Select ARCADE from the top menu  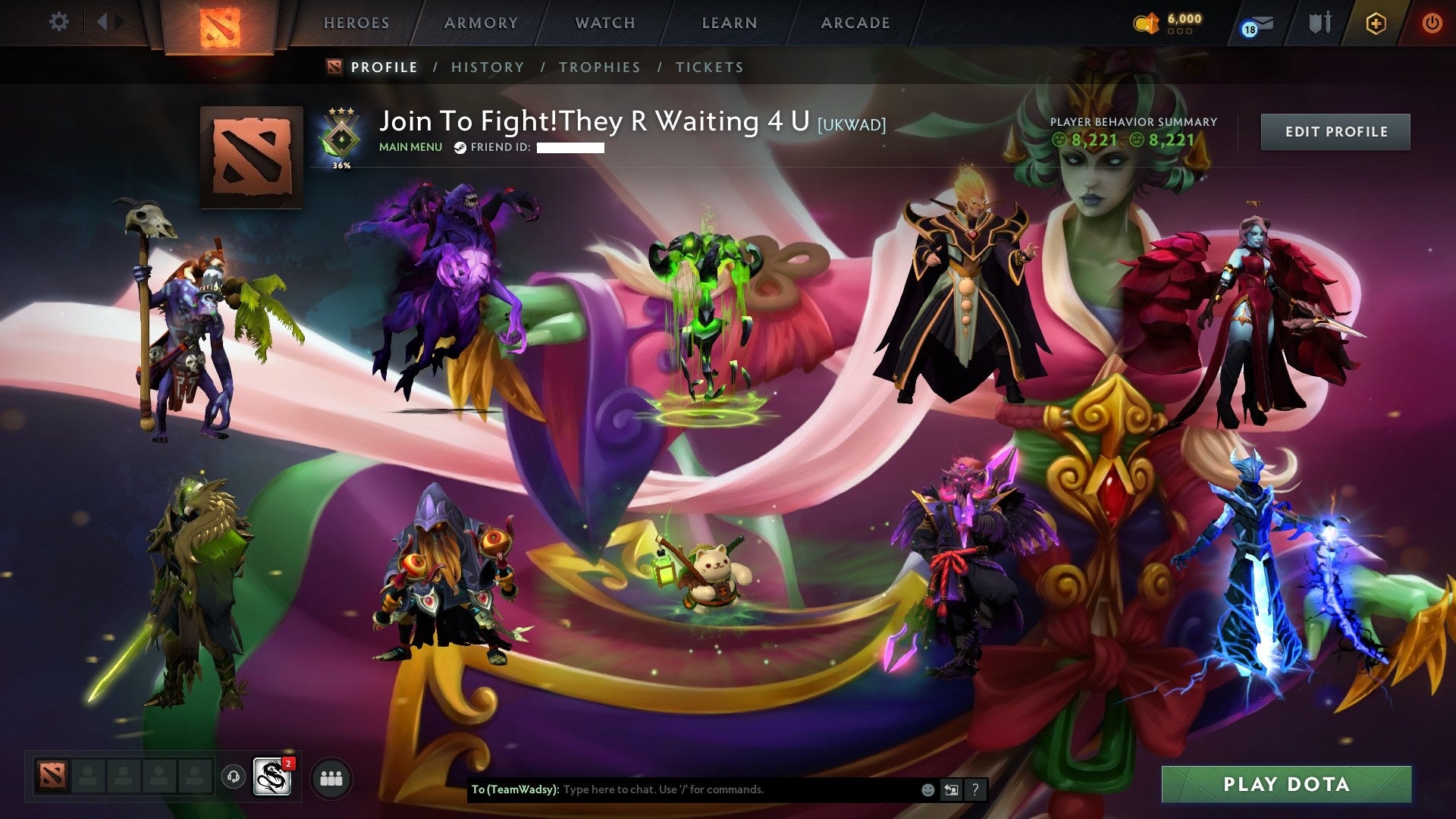(x=855, y=23)
